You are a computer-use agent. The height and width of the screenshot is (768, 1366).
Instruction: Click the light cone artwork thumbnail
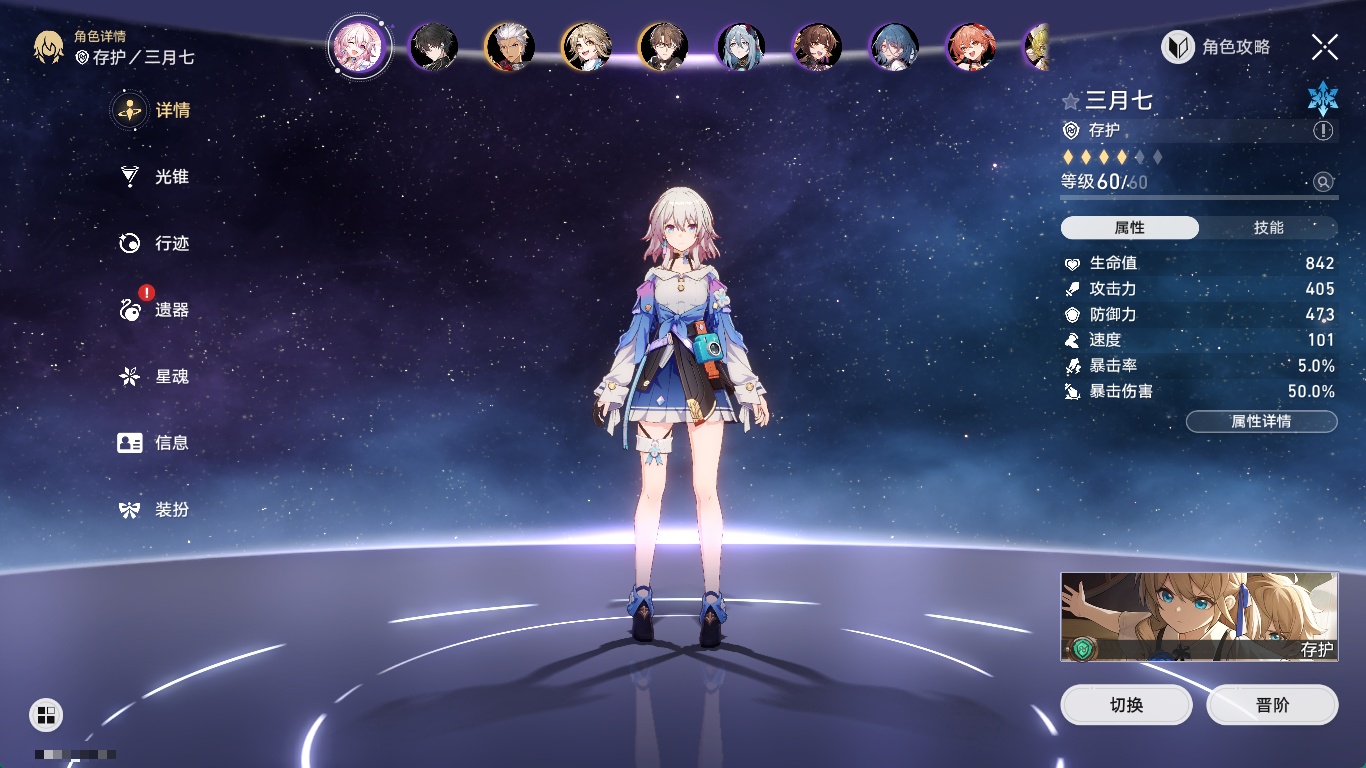(x=1199, y=617)
